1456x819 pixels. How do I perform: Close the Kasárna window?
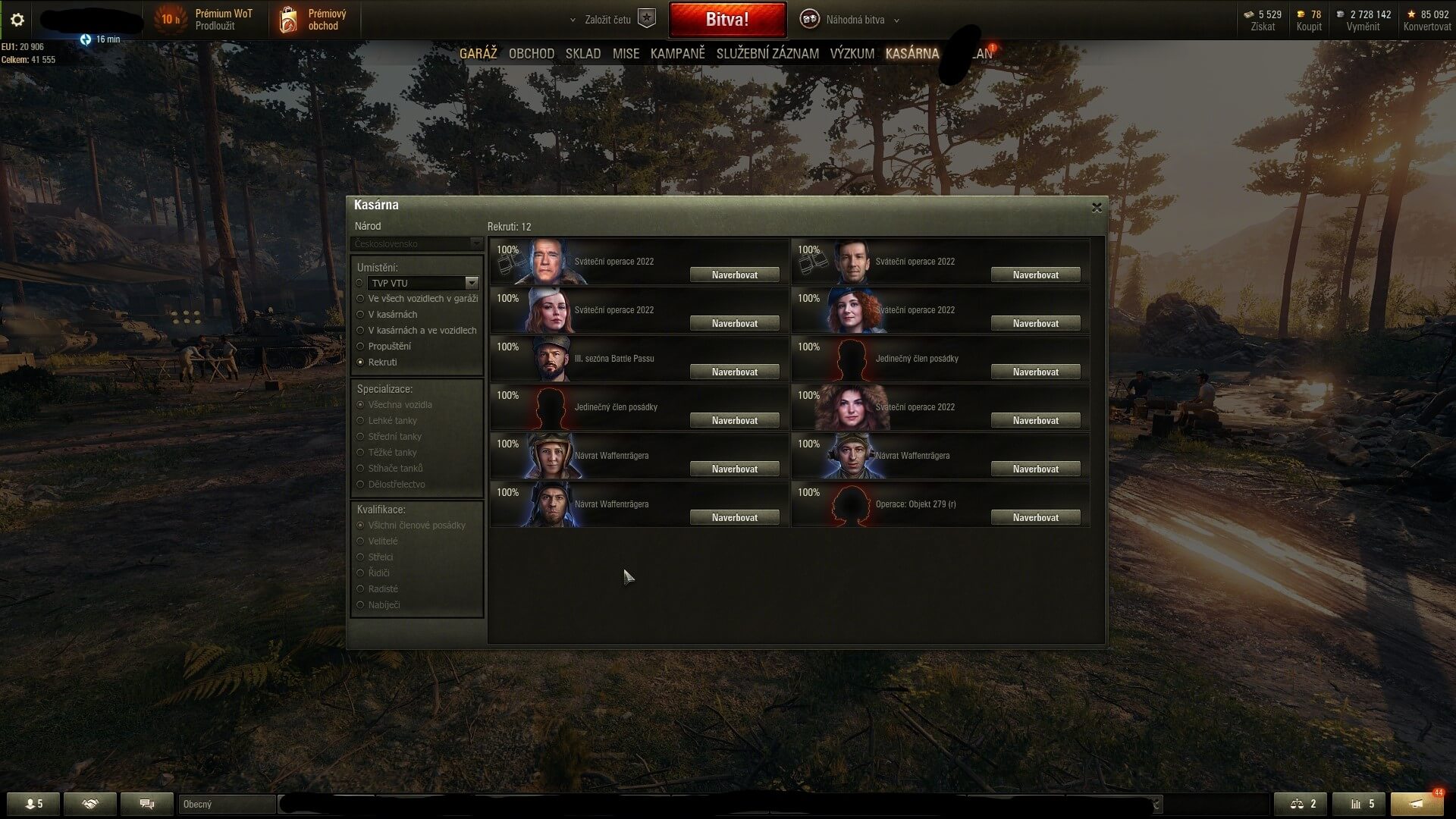click(x=1096, y=207)
